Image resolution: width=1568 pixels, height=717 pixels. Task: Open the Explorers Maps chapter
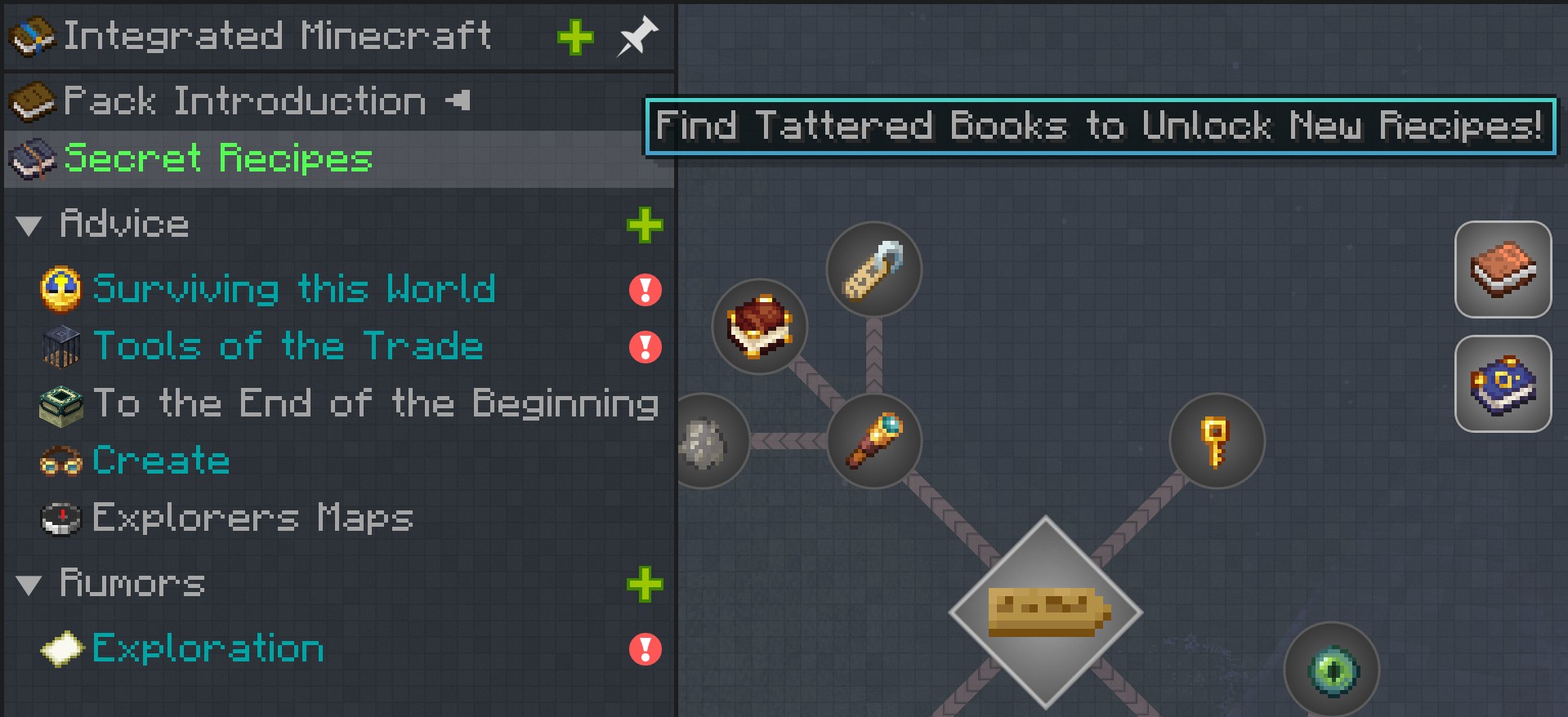(252, 518)
